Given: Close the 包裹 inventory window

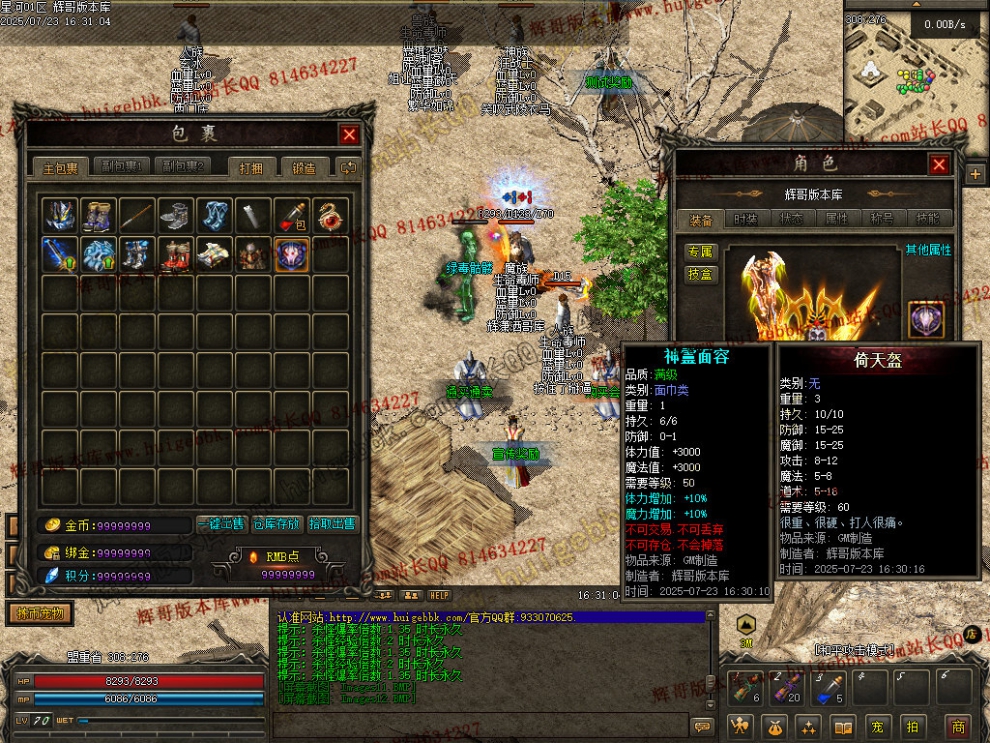Looking at the screenshot, I should point(349,135).
